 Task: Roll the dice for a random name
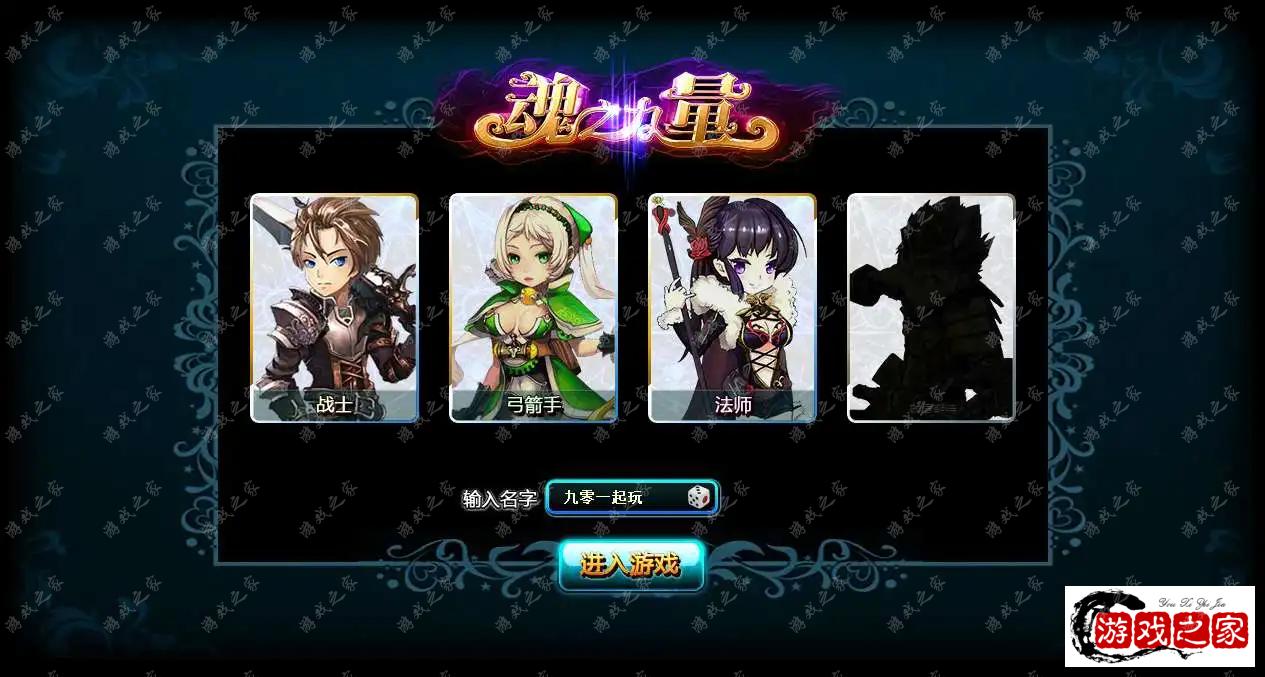pyautogui.click(x=698, y=497)
